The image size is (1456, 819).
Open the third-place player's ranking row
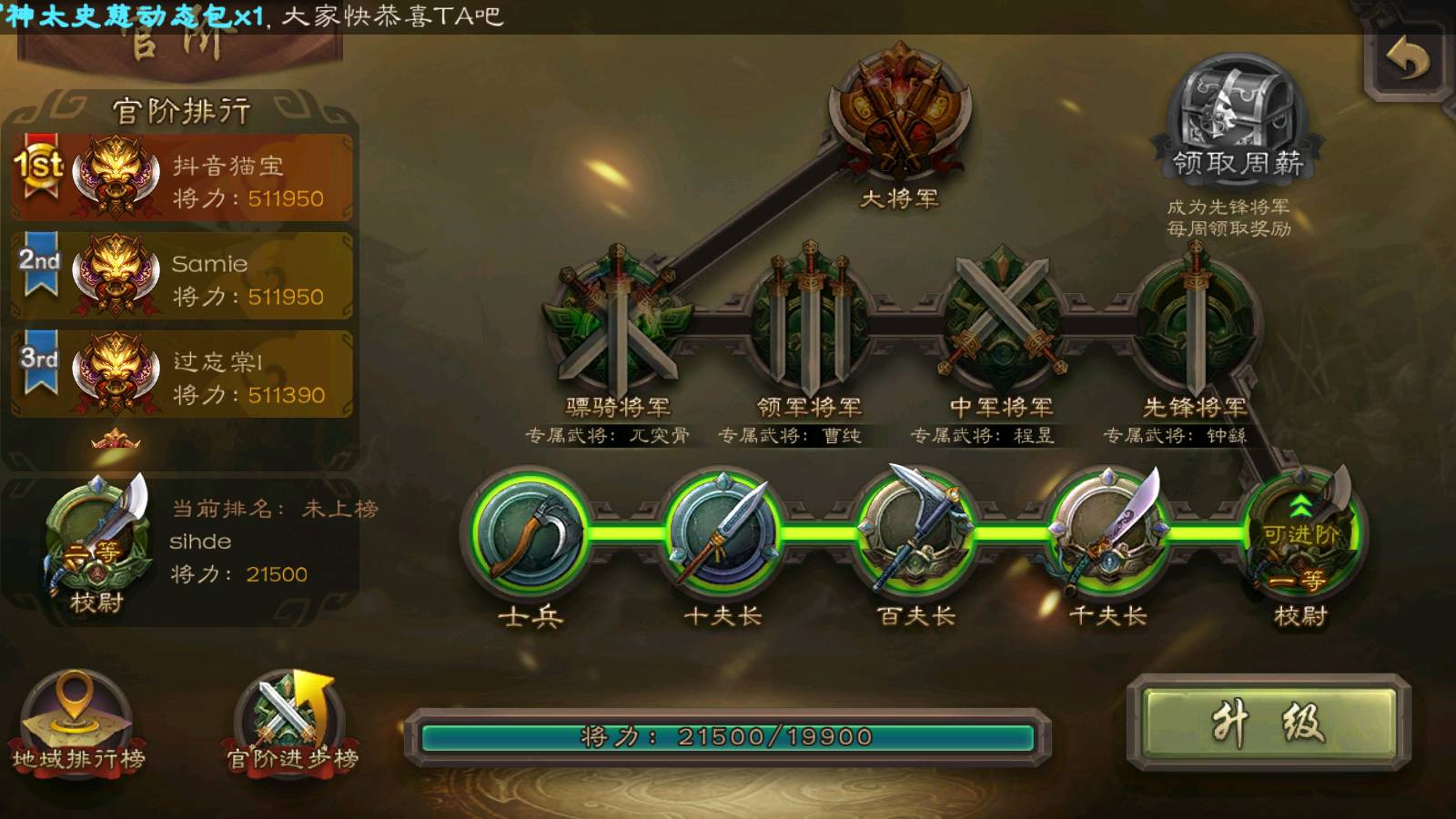(182, 375)
